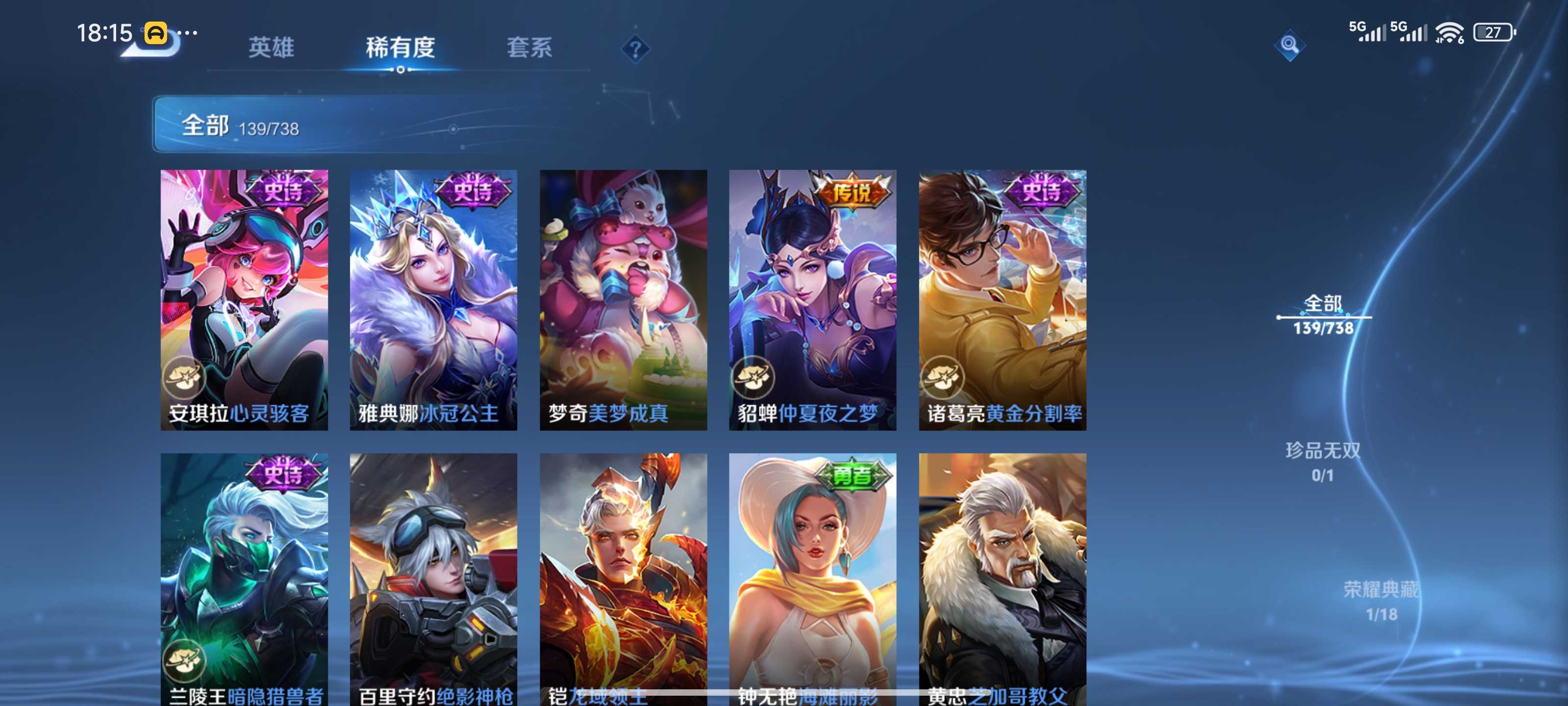Select the 全部 139/738 rarity filter

coord(1323,315)
